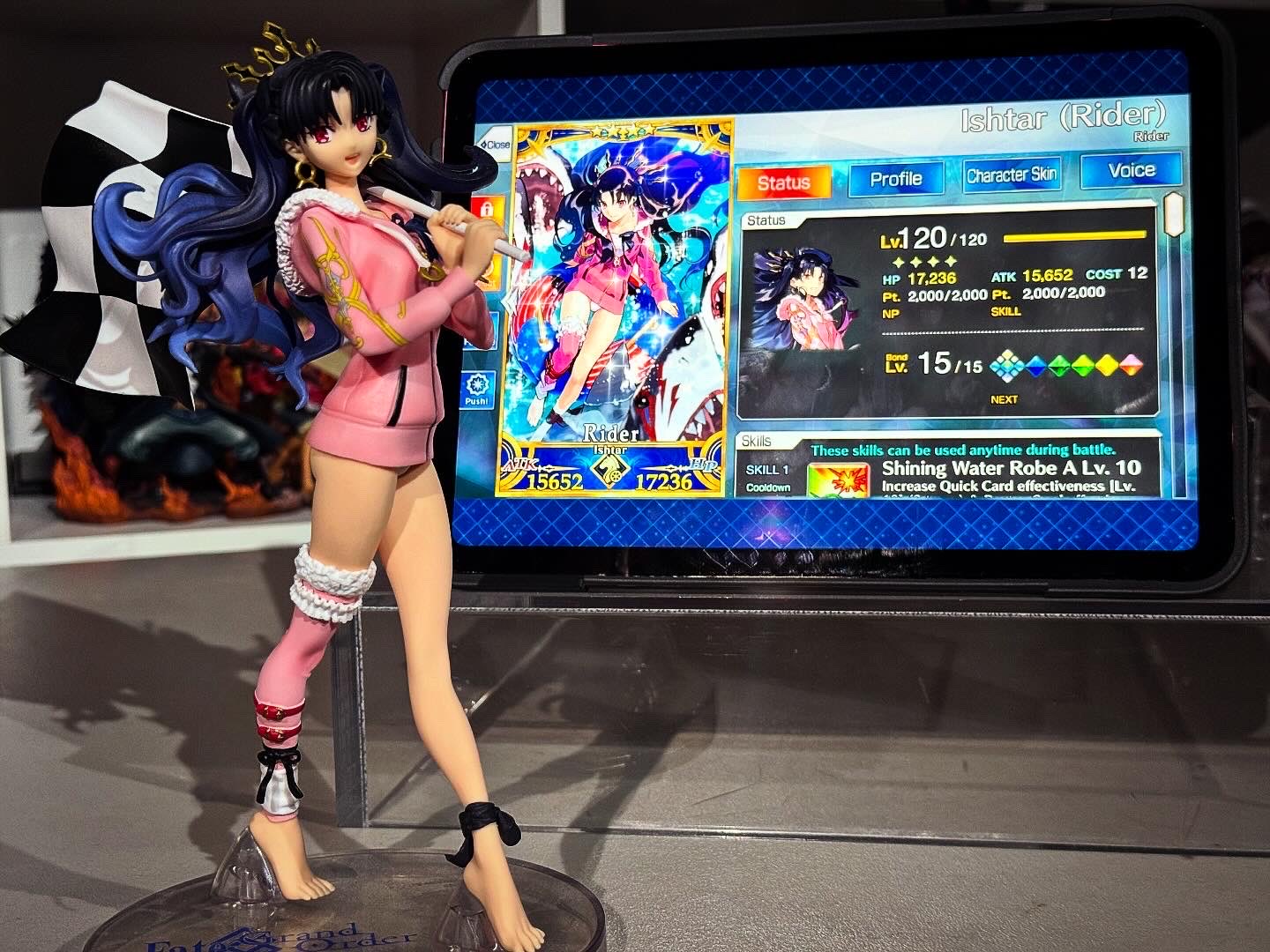Select the Voice tab
Screen dimensions: 1270x952
click(x=1131, y=171)
